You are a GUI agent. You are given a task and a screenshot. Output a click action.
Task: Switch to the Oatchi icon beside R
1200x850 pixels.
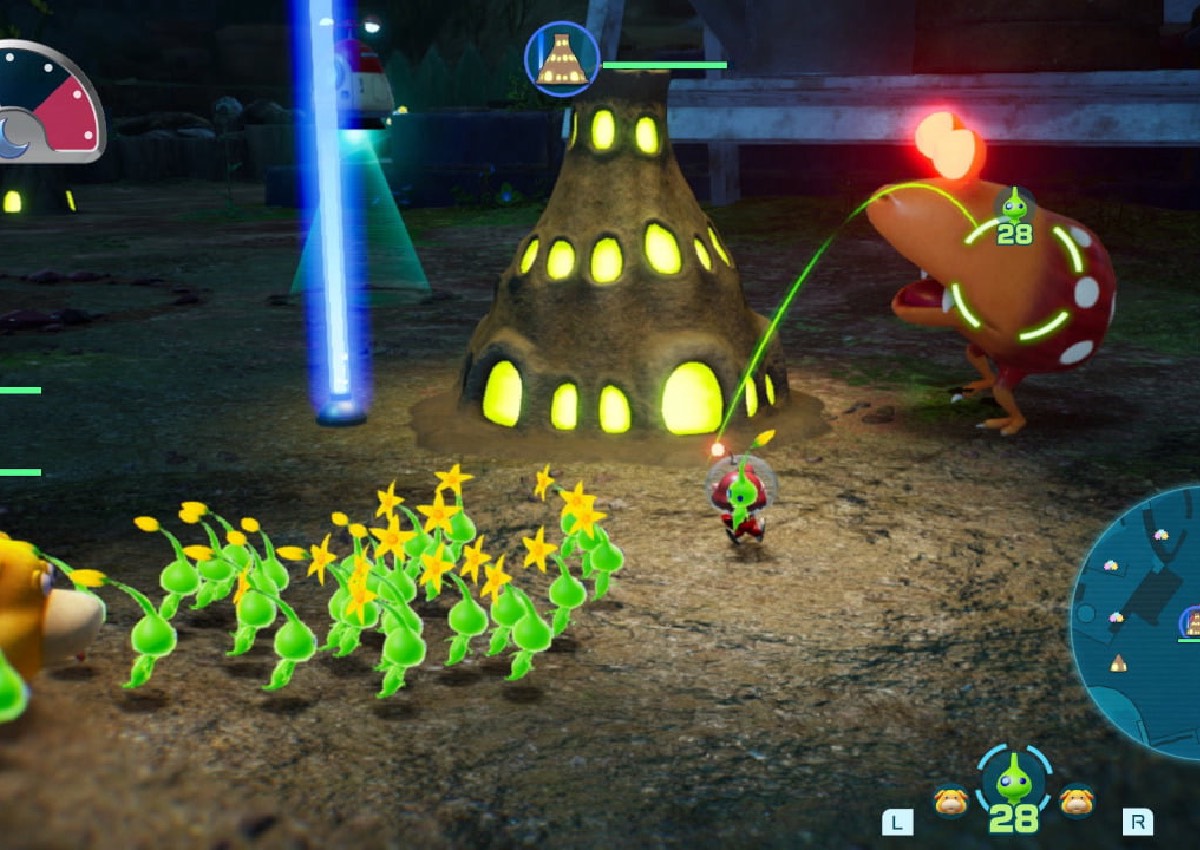[1077, 800]
